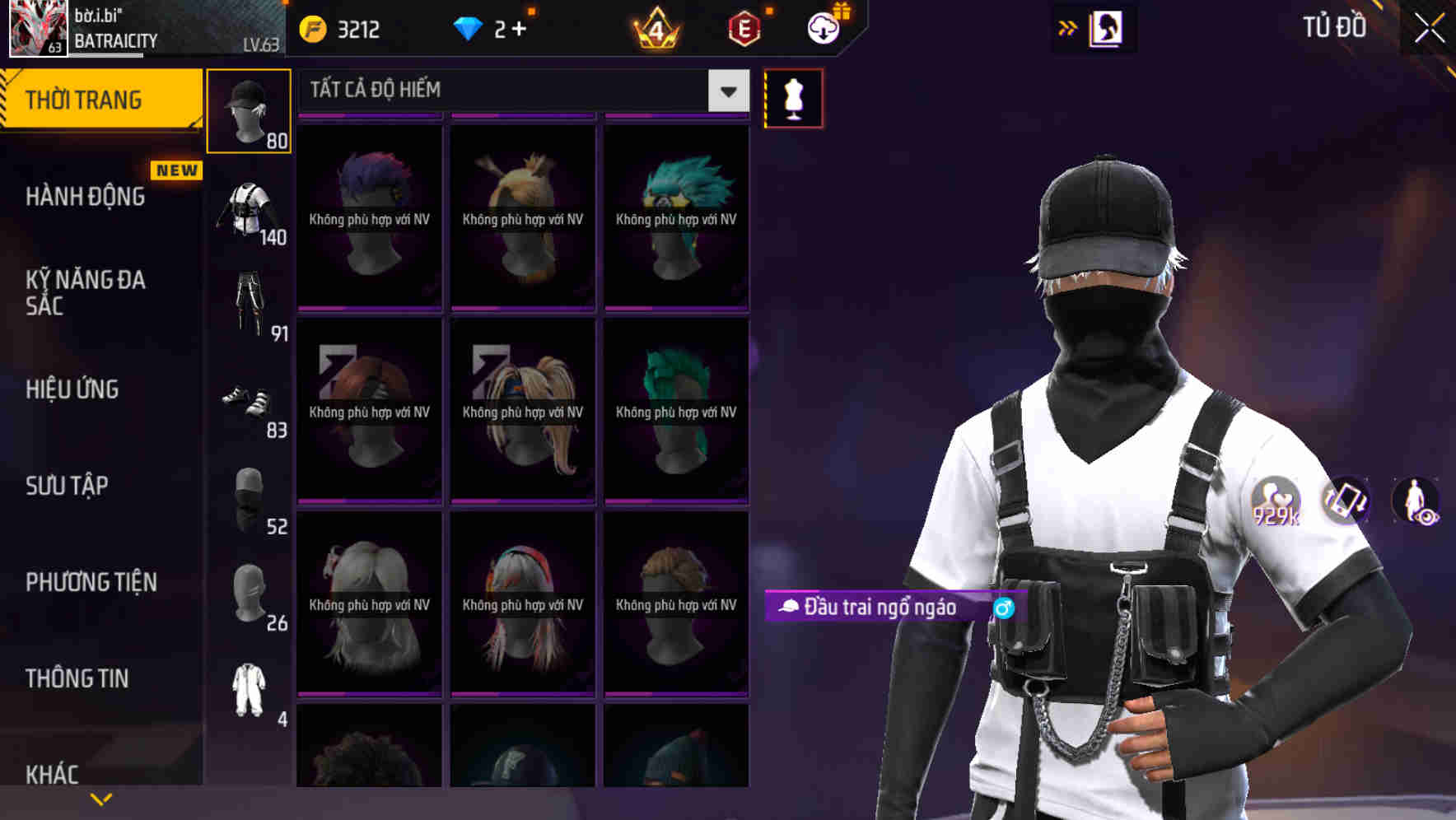Collapse the panel using the double arrows

(x=1068, y=27)
